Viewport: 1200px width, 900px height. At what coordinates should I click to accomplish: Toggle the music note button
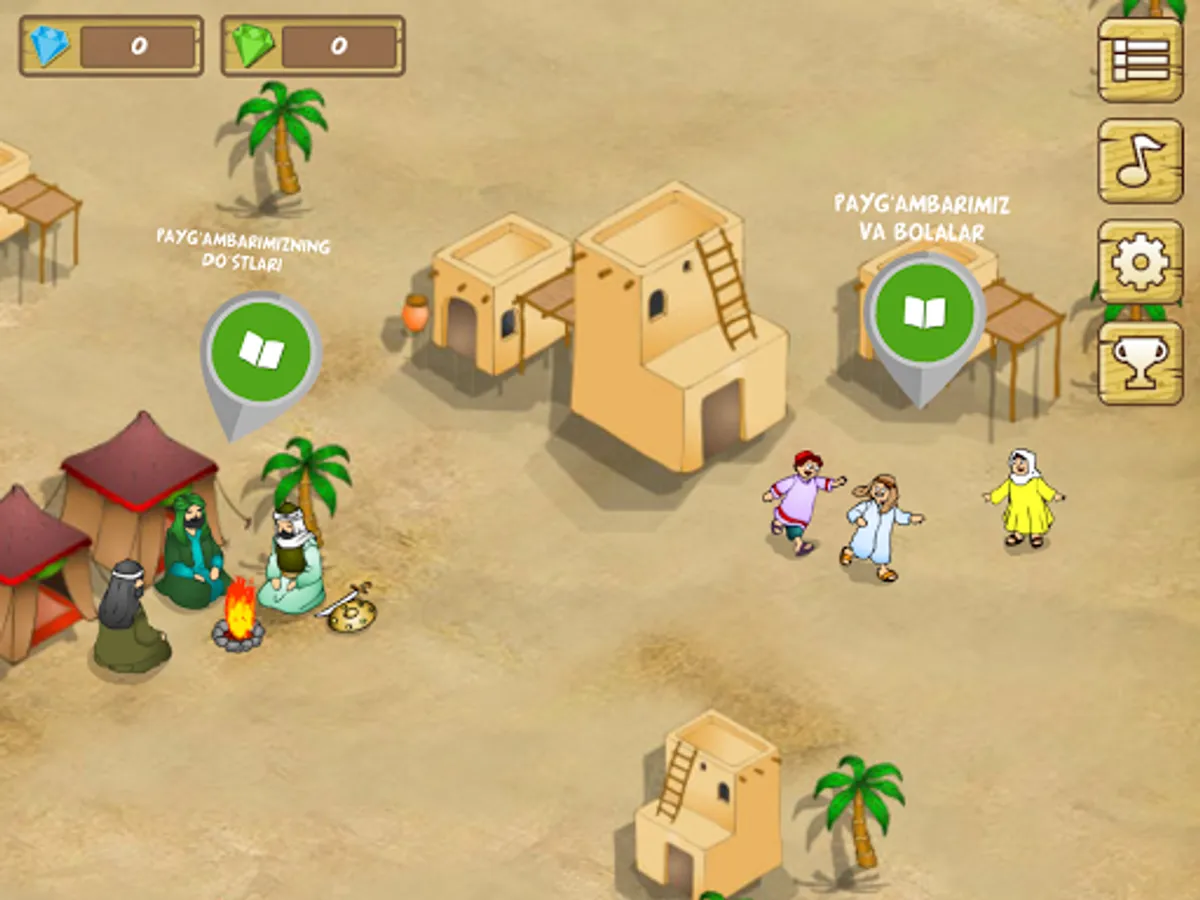1141,160
